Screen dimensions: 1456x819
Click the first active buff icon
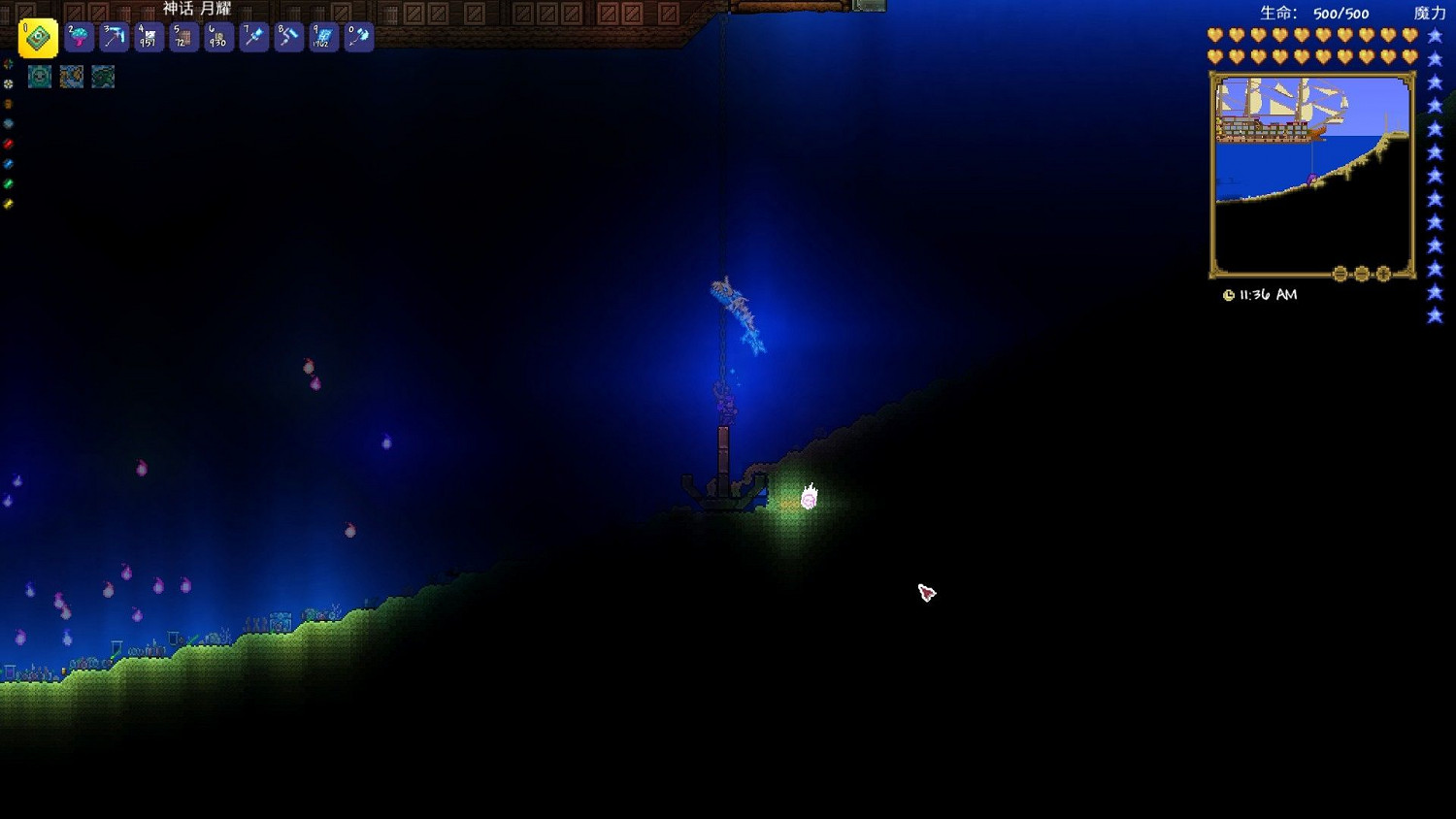[x=39, y=77]
